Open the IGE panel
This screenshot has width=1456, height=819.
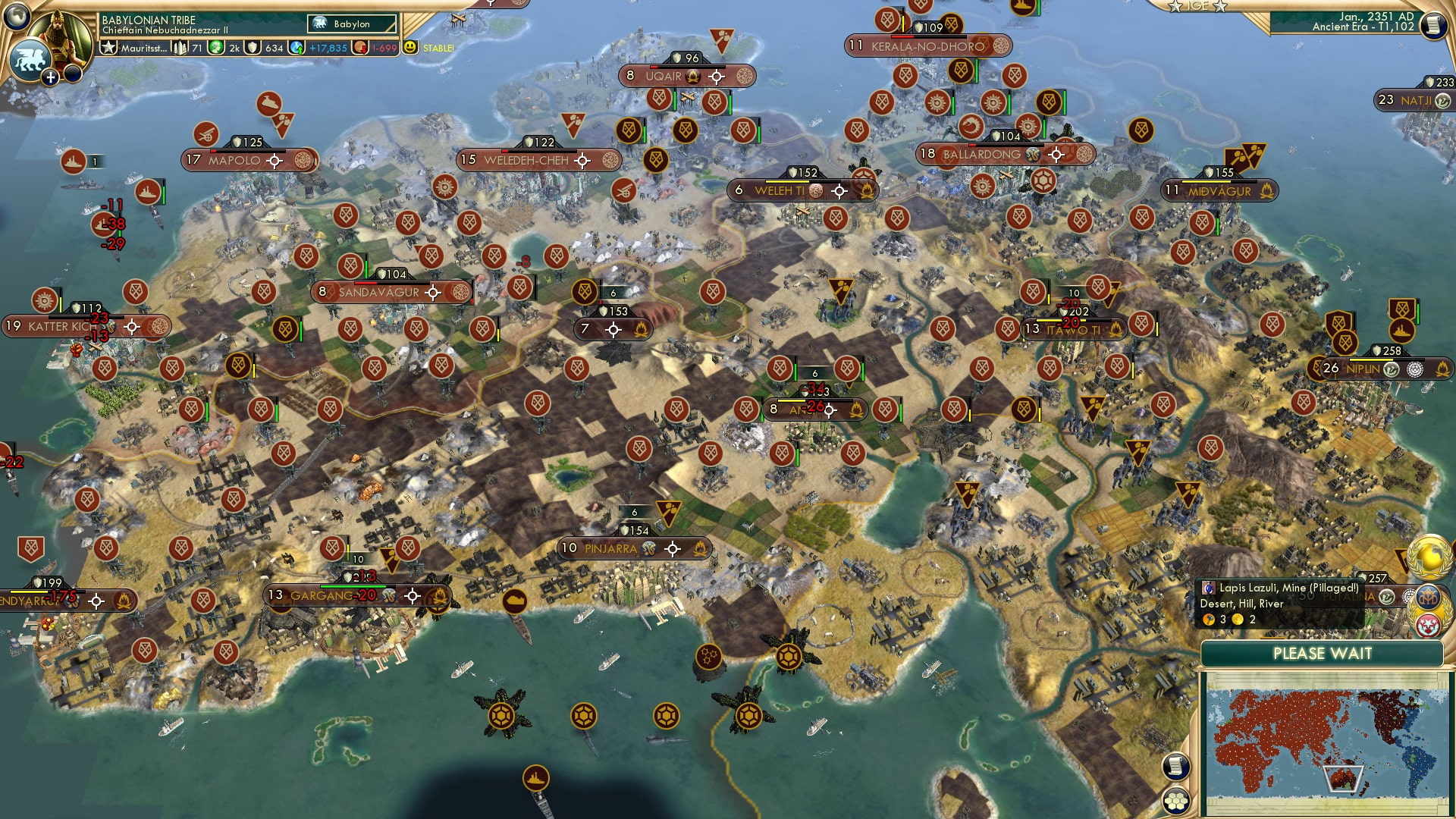tap(1198, 6)
